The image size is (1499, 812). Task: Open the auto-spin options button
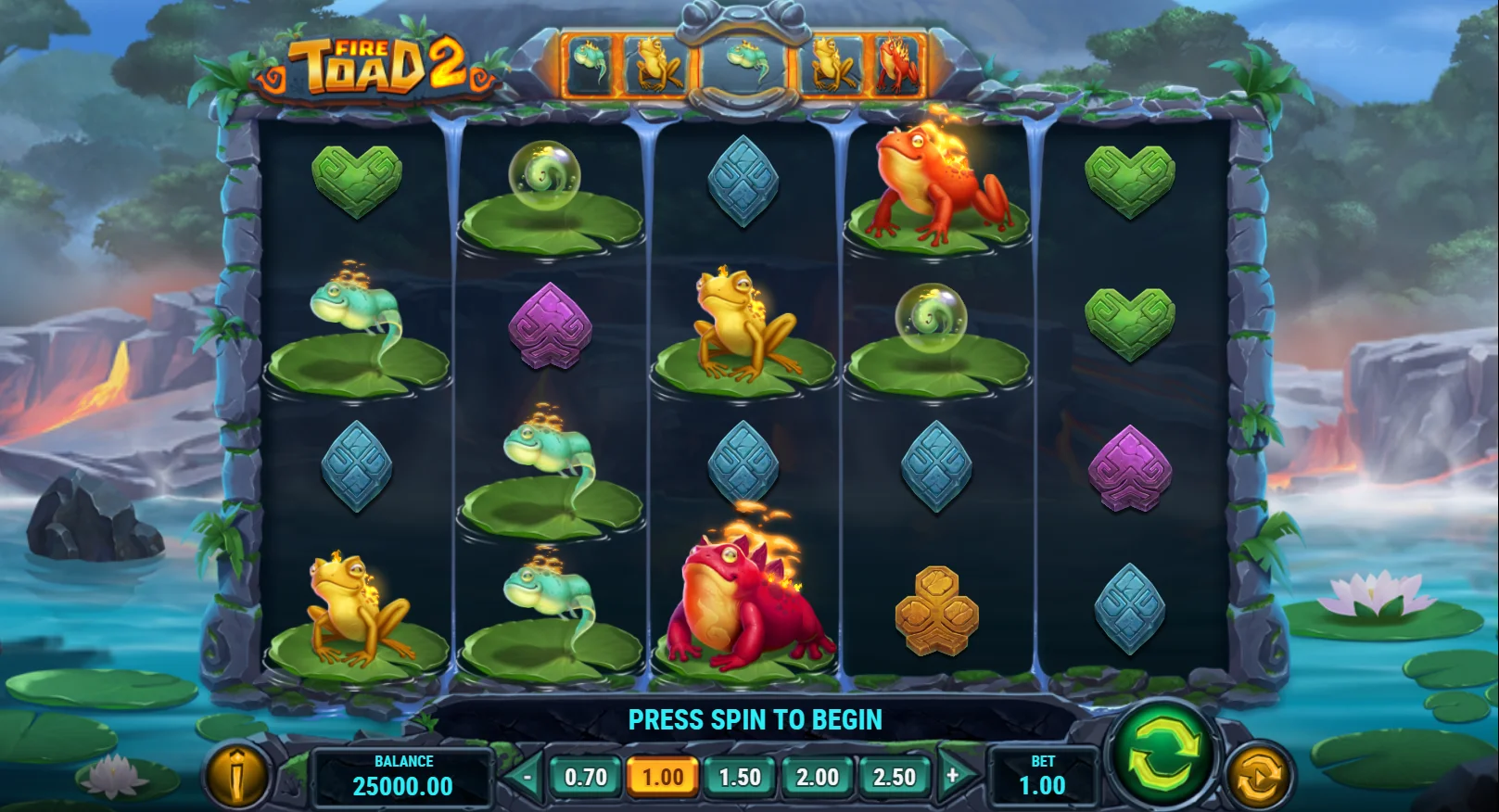point(1258,775)
